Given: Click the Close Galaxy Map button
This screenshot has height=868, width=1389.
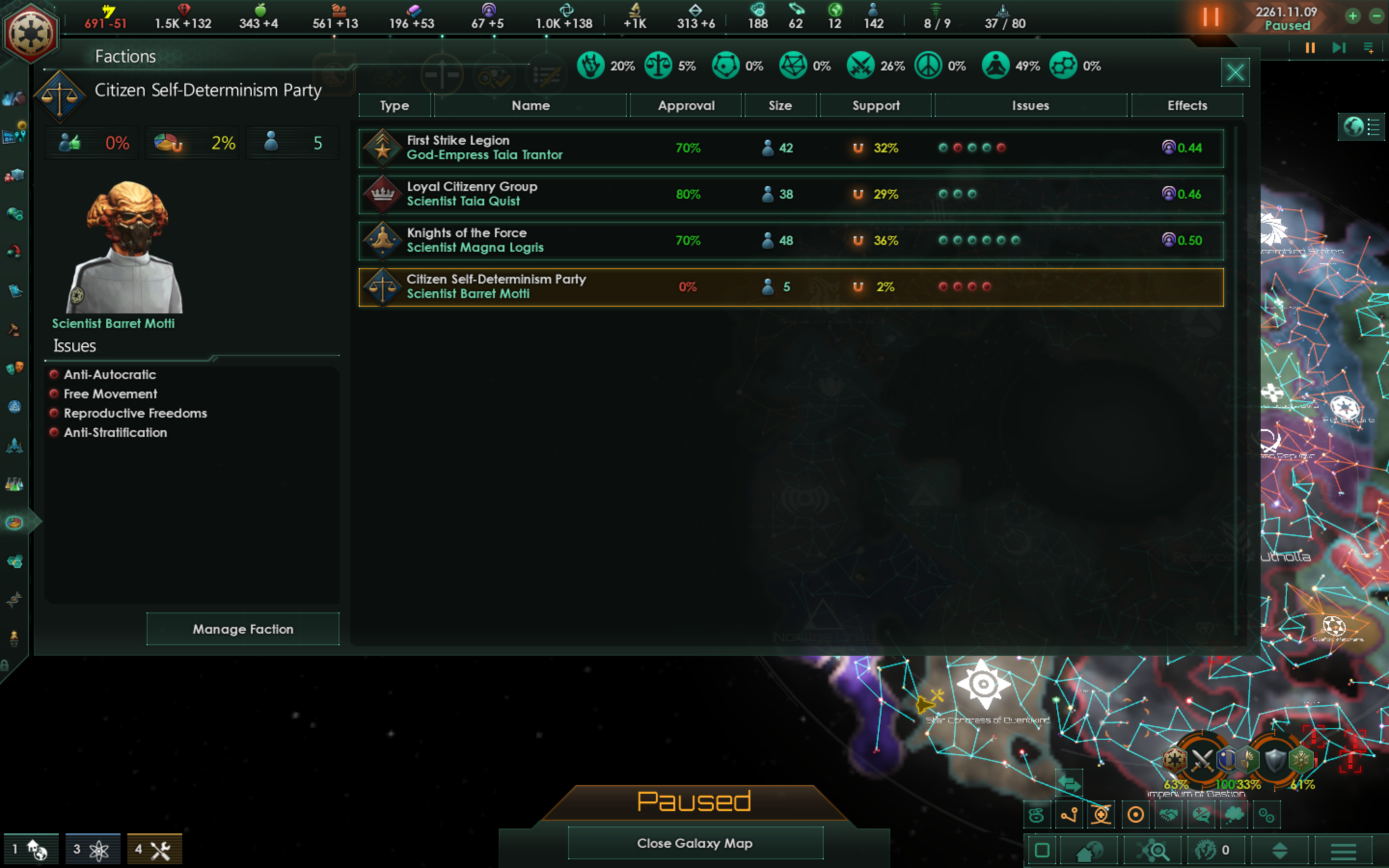Looking at the screenshot, I should click(695, 843).
